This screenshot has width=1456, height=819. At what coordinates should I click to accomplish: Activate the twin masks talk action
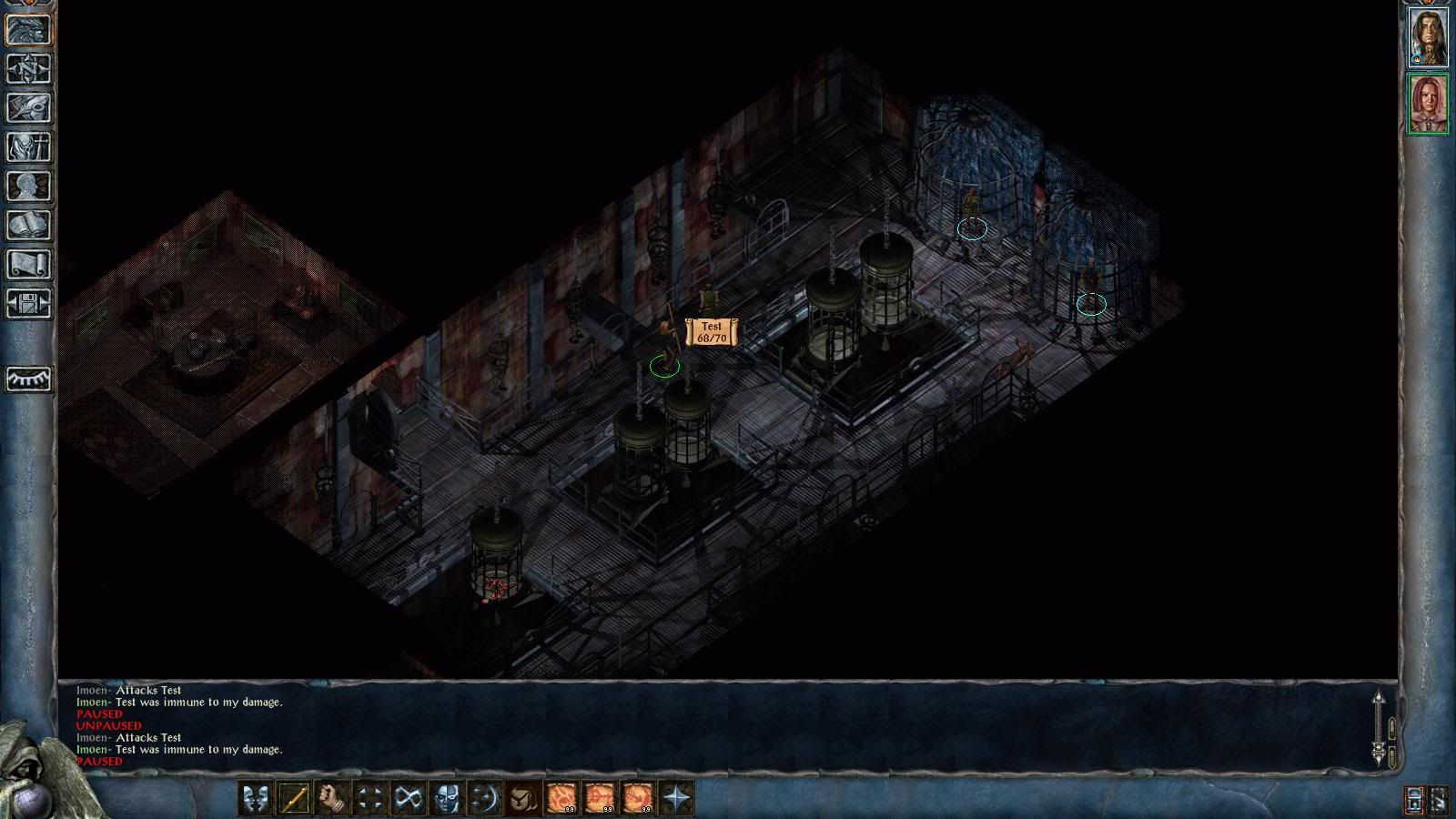click(x=255, y=799)
